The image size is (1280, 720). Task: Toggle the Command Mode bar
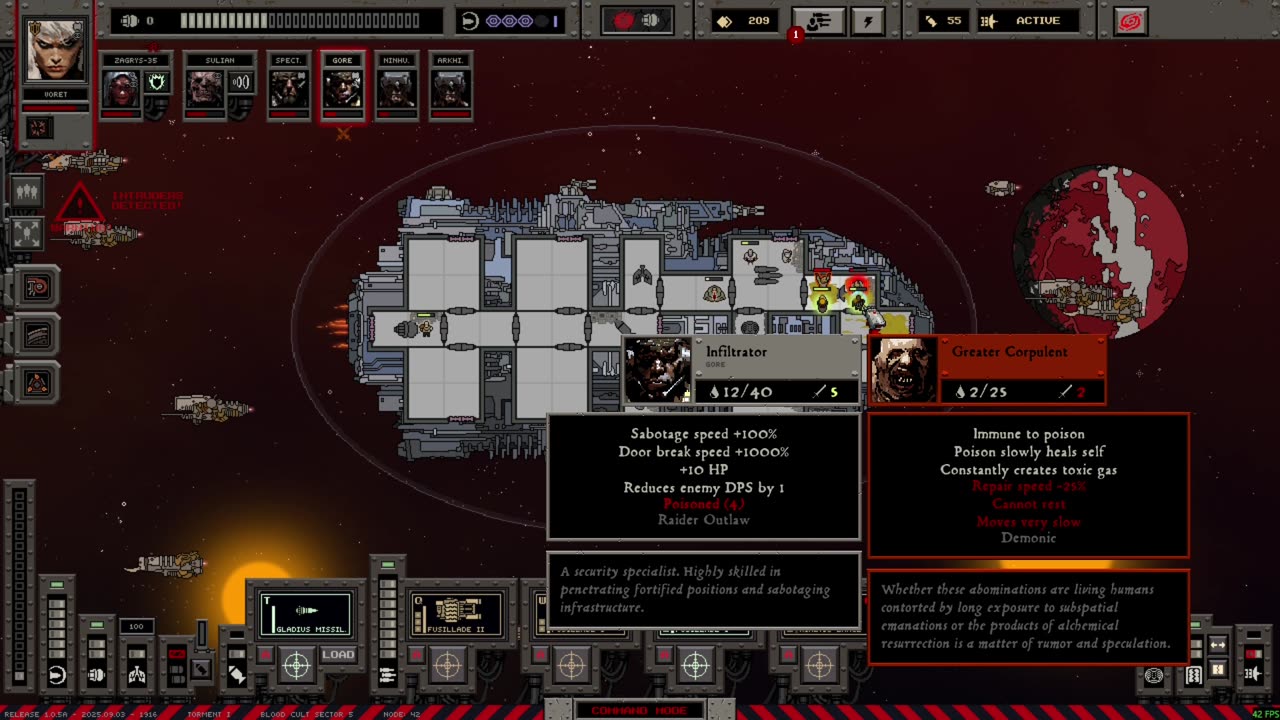(x=639, y=710)
